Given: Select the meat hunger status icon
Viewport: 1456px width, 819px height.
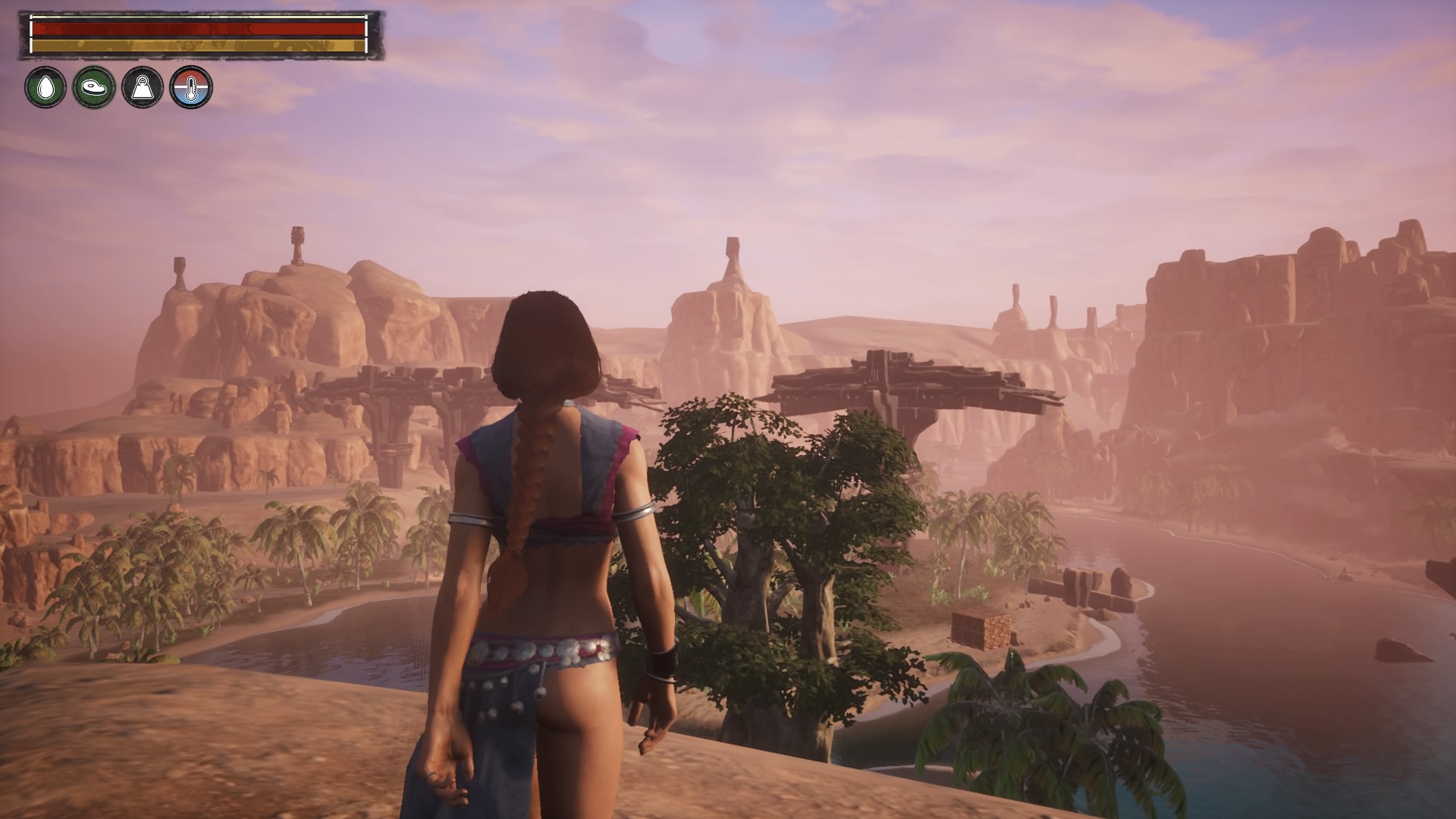Looking at the screenshot, I should pyautogui.click(x=94, y=87).
